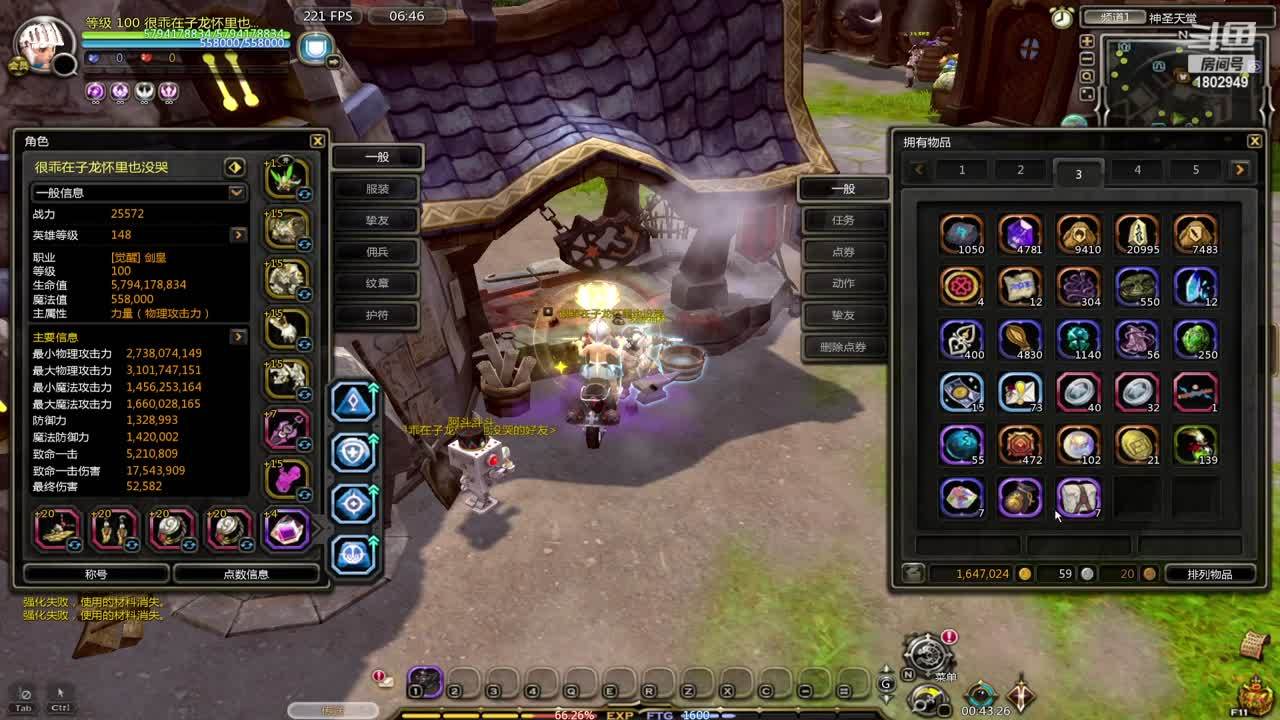Open the 佣兵 mercenary tab

click(377, 252)
